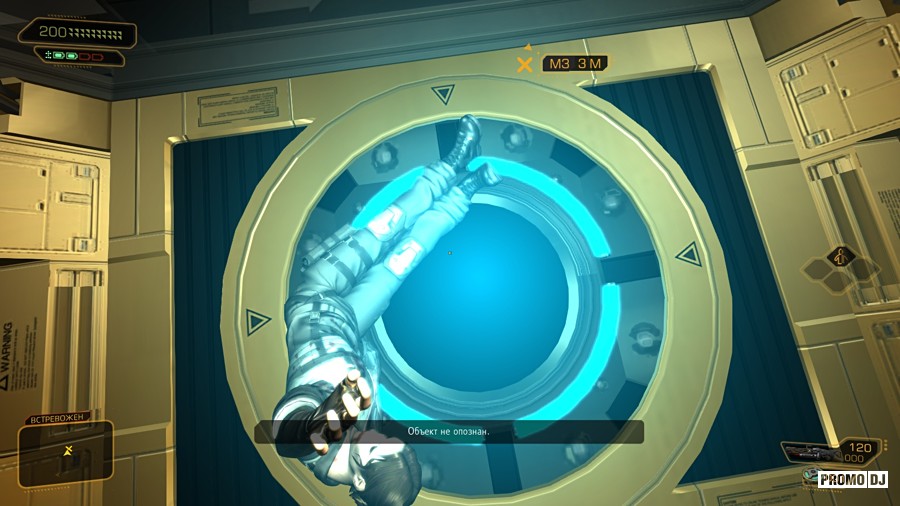The width and height of the screenshot is (900, 506).
Task: Activate the augmentation hexagon icon
Action: click(x=839, y=258)
